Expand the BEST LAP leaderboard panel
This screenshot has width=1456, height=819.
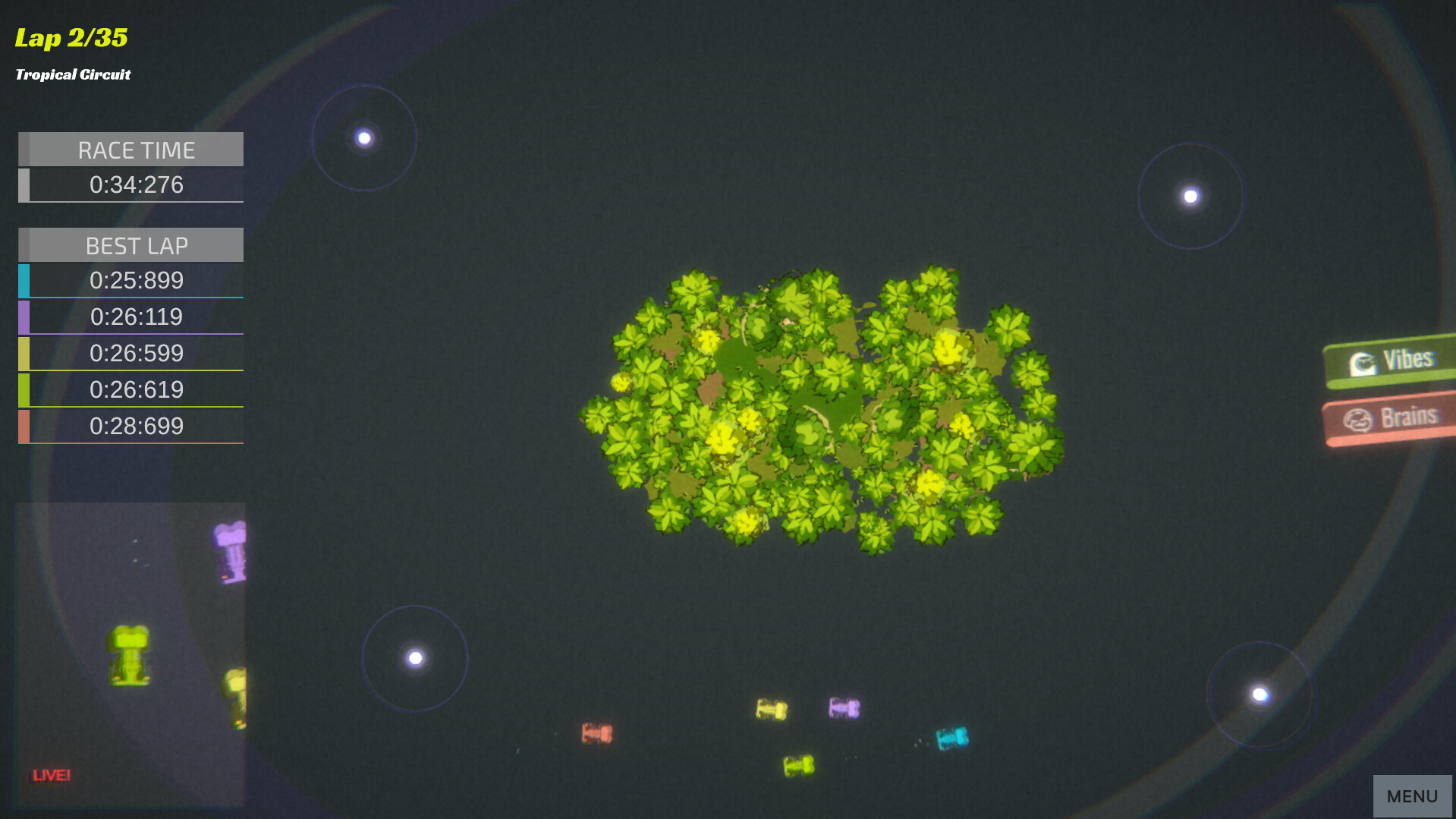click(135, 245)
